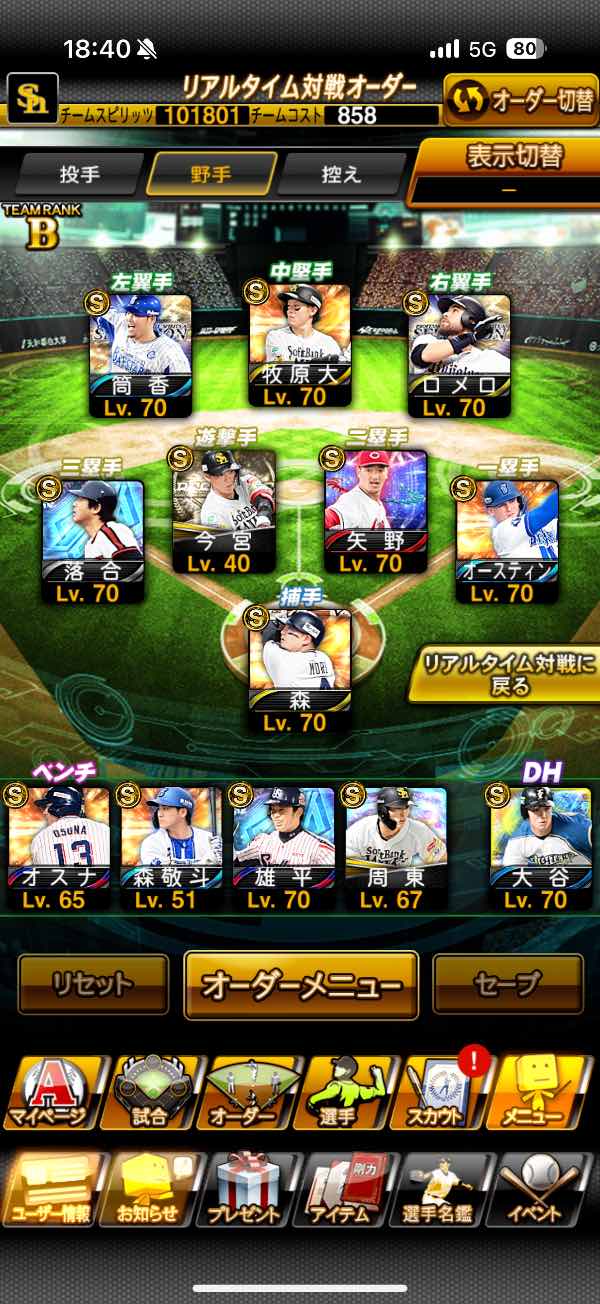This screenshot has height=1304, width=600.
Task: Return via リアルタイム対戦に戻る button
Action: click(x=503, y=673)
